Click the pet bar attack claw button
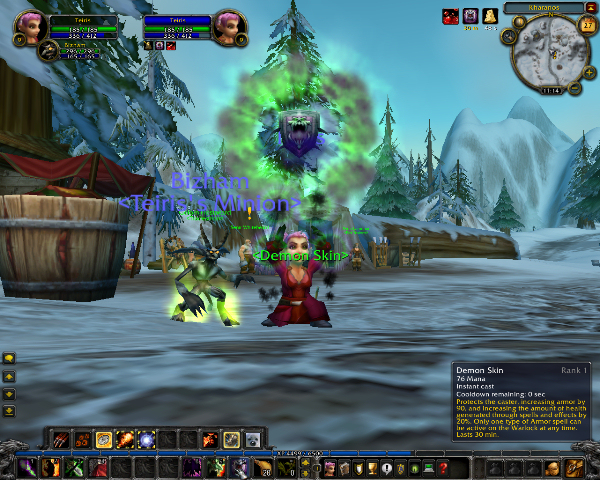 tap(61, 439)
